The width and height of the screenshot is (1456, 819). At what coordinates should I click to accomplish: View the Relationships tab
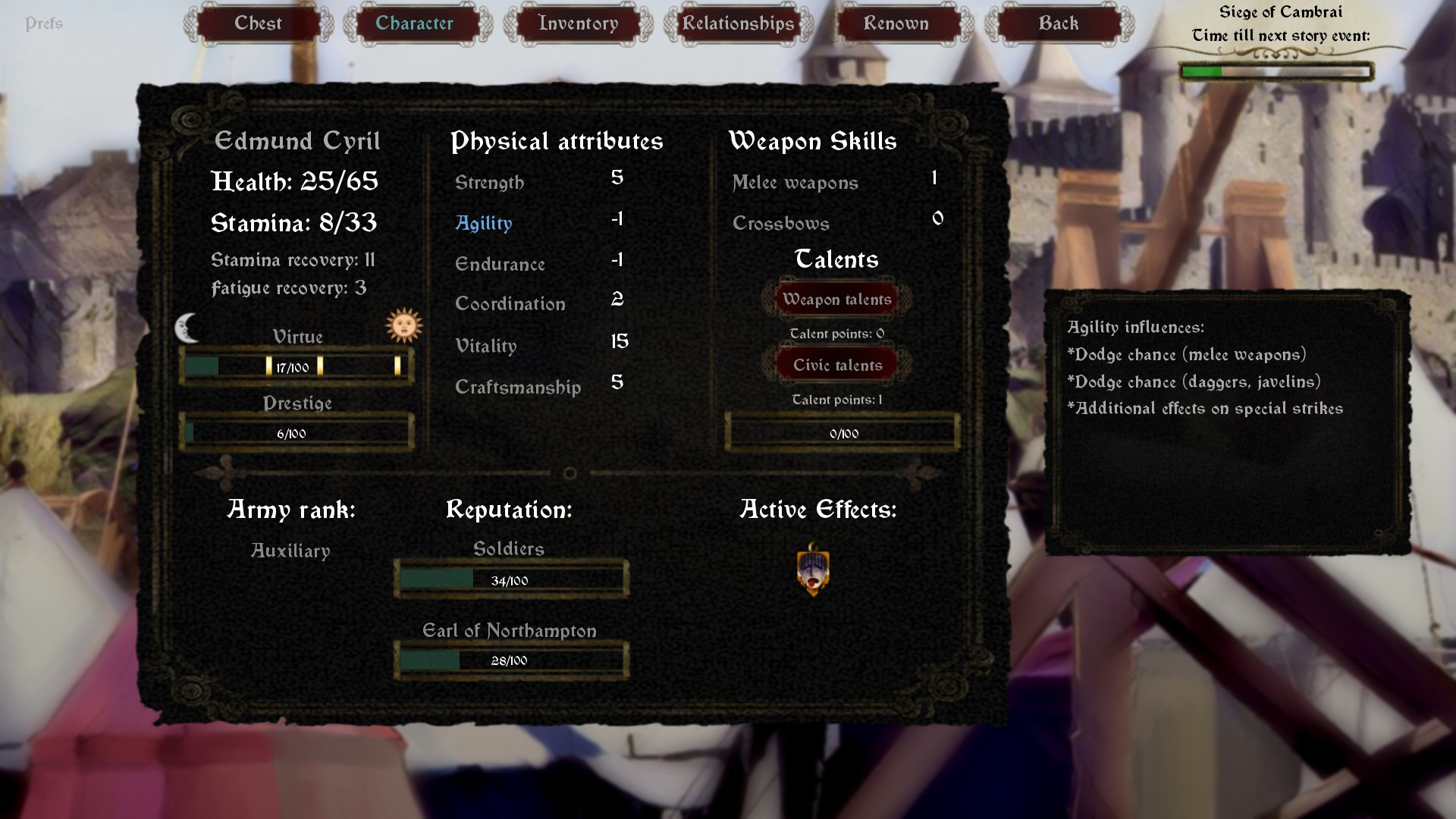coord(738,24)
